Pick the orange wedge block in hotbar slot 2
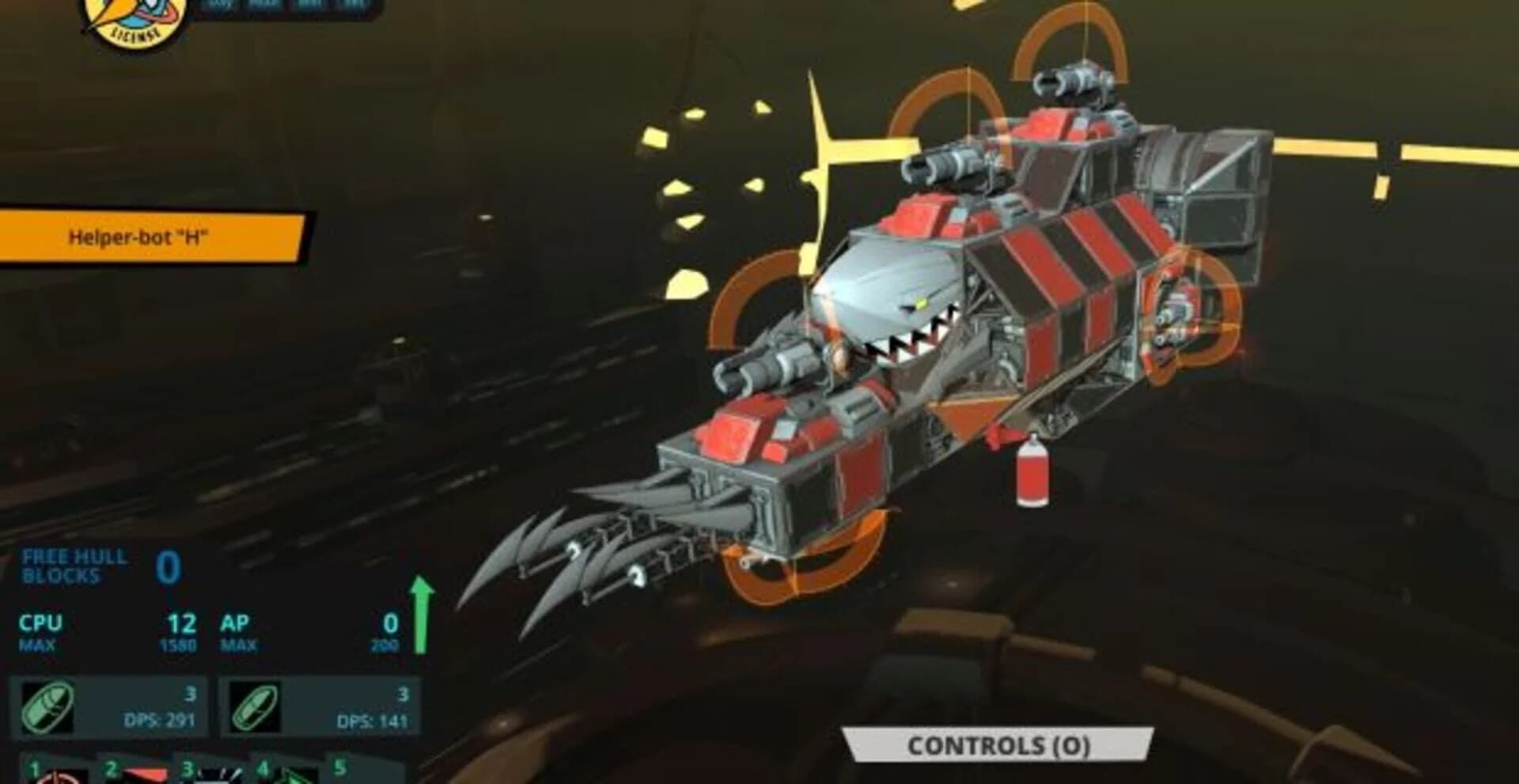The height and width of the screenshot is (784, 1519). click(x=142, y=775)
